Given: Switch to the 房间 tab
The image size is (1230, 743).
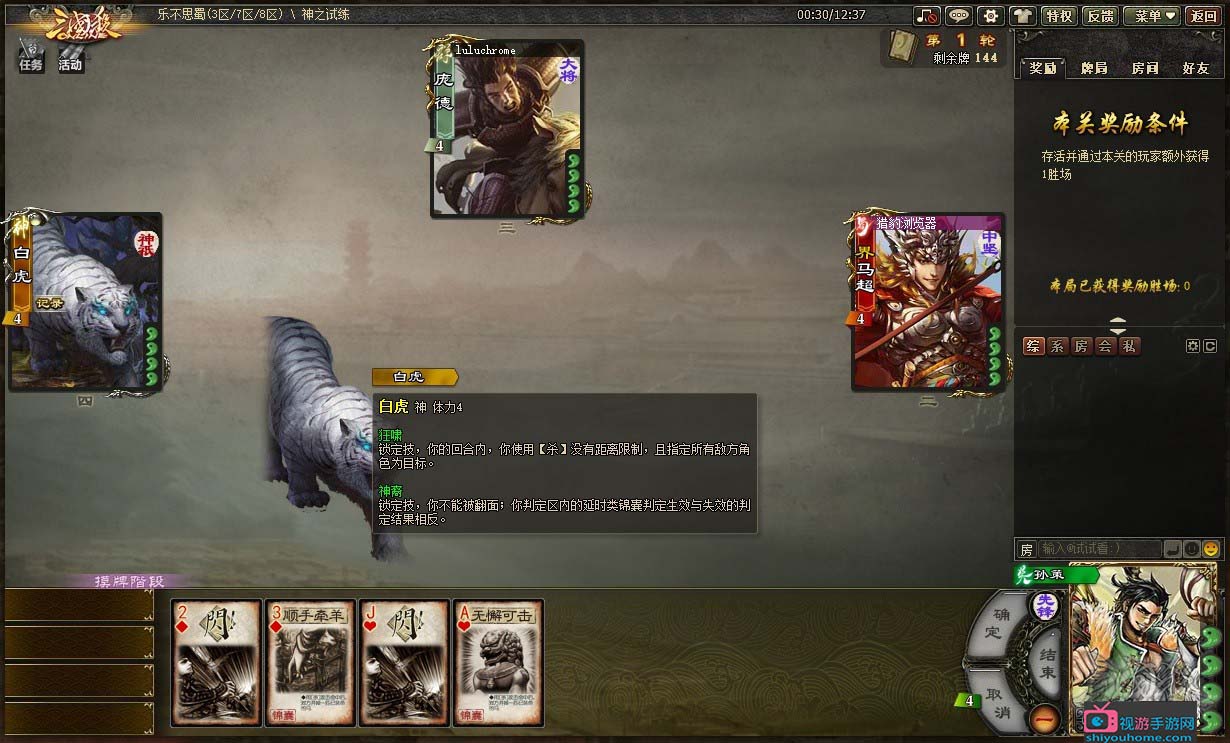Looking at the screenshot, I should click(1145, 68).
